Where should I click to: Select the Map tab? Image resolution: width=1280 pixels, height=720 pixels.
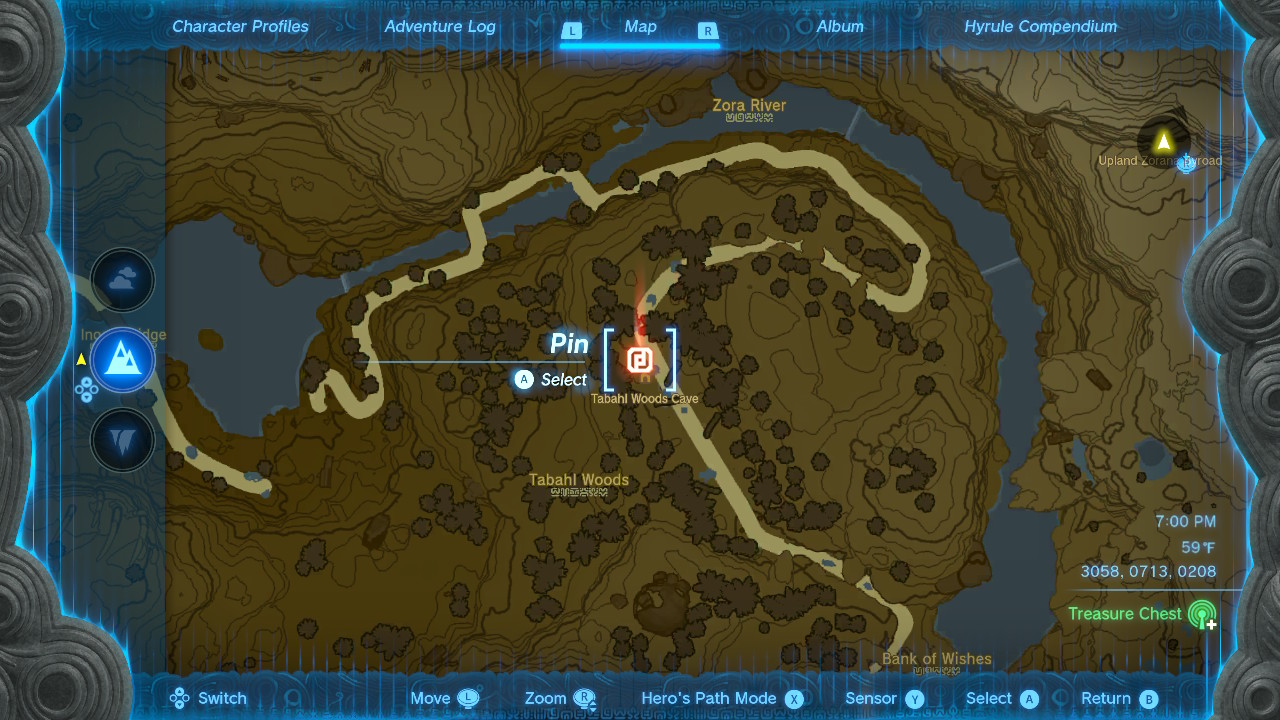tap(640, 27)
